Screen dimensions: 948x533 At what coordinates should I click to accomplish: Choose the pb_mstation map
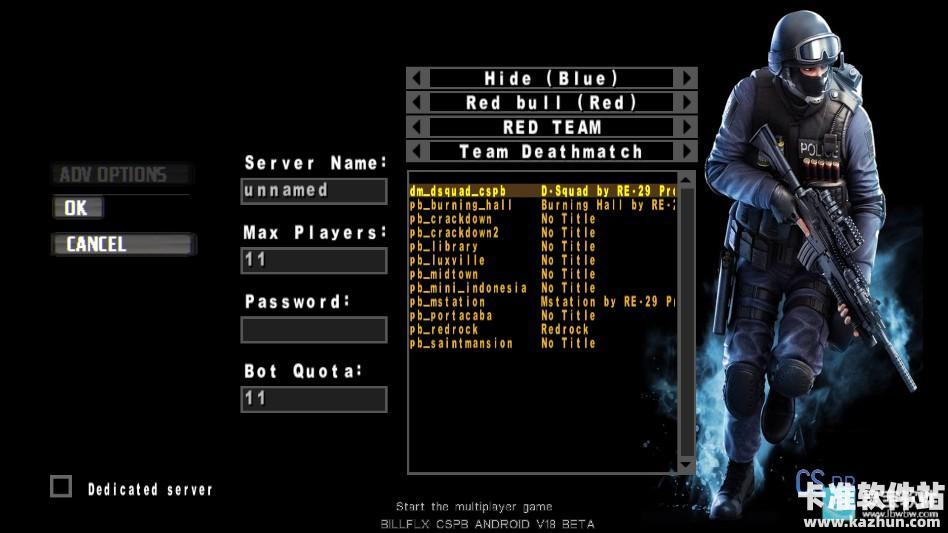point(450,302)
